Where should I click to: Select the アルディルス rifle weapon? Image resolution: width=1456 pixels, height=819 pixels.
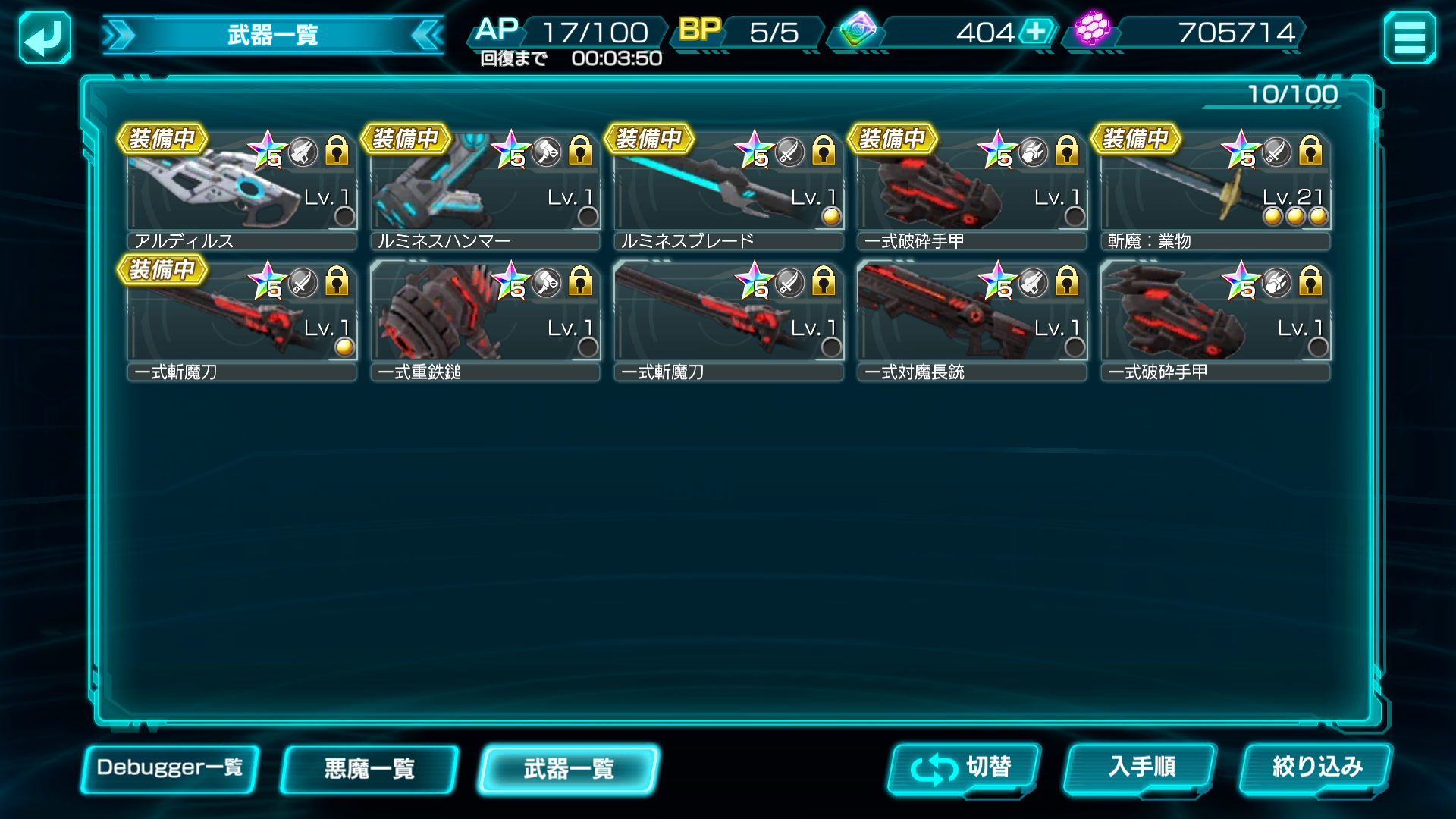pyautogui.click(x=241, y=190)
